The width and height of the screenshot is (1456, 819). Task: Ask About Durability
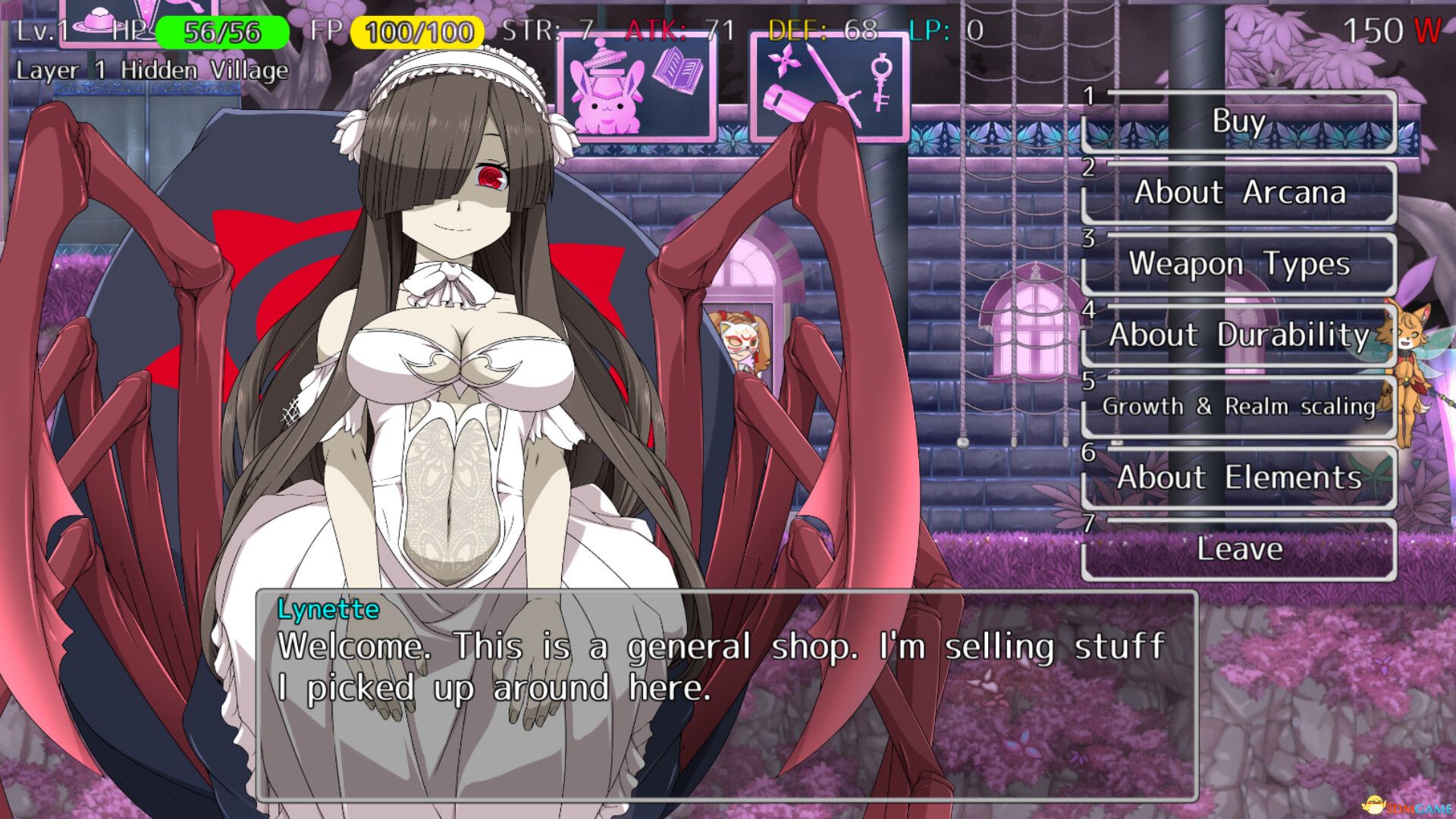click(1239, 335)
